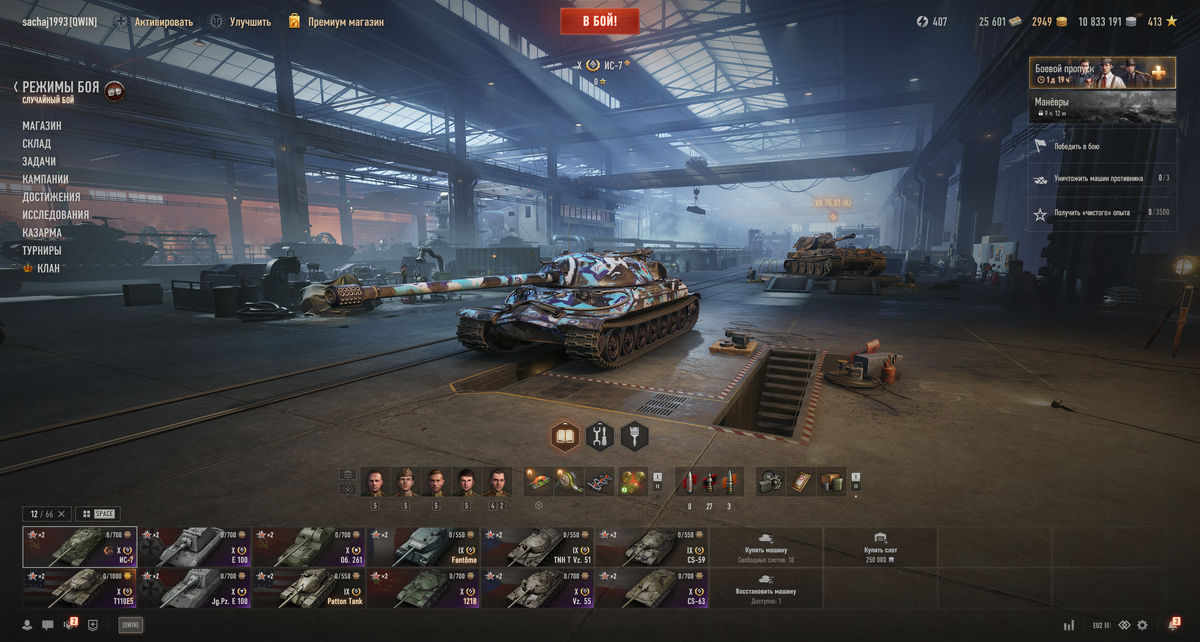The height and width of the screenshot is (642, 1200).
Task: Open the «Задачи» missions section
Action: tap(39, 161)
